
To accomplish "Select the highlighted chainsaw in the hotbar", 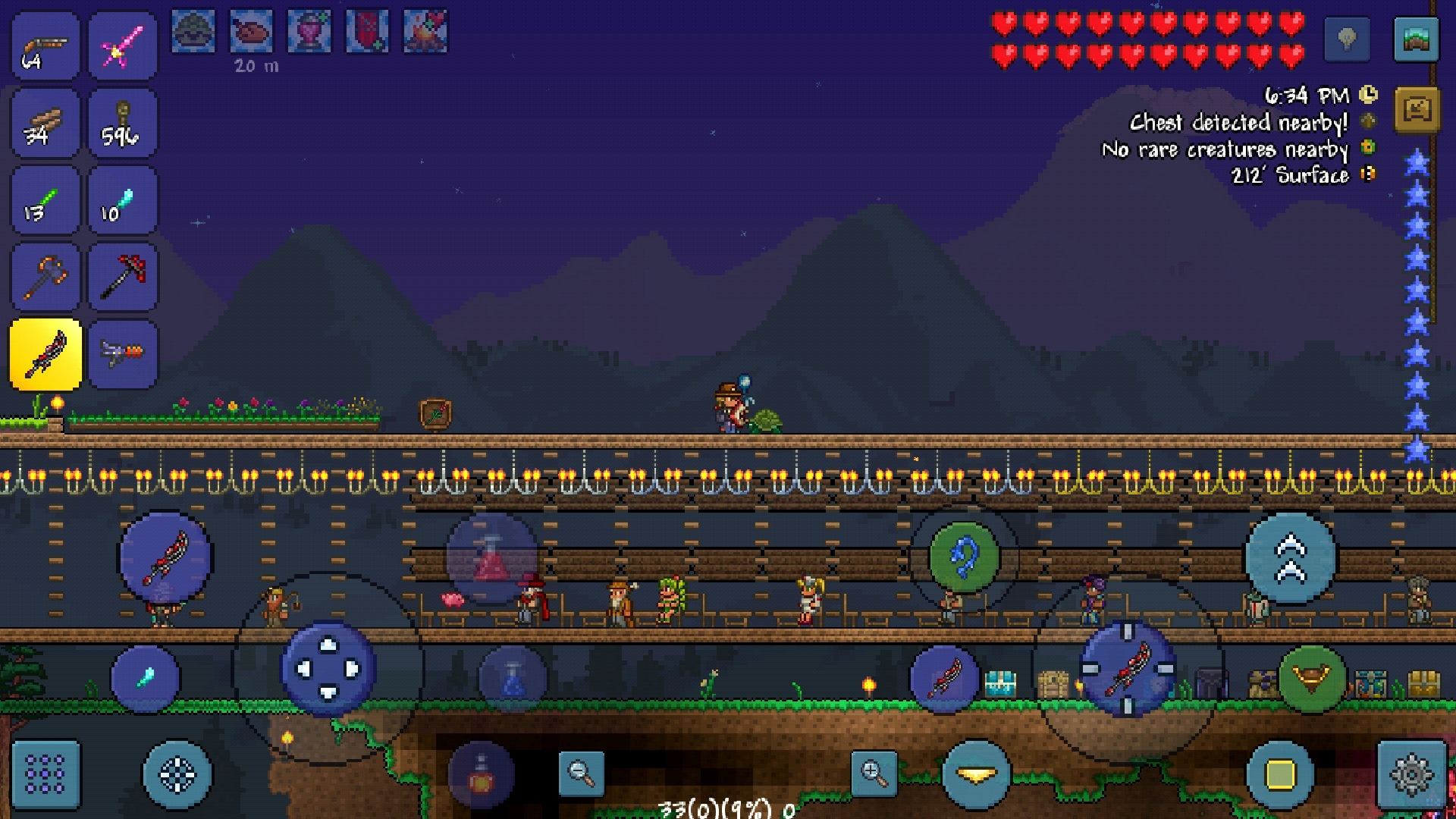I will pyautogui.click(x=43, y=354).
